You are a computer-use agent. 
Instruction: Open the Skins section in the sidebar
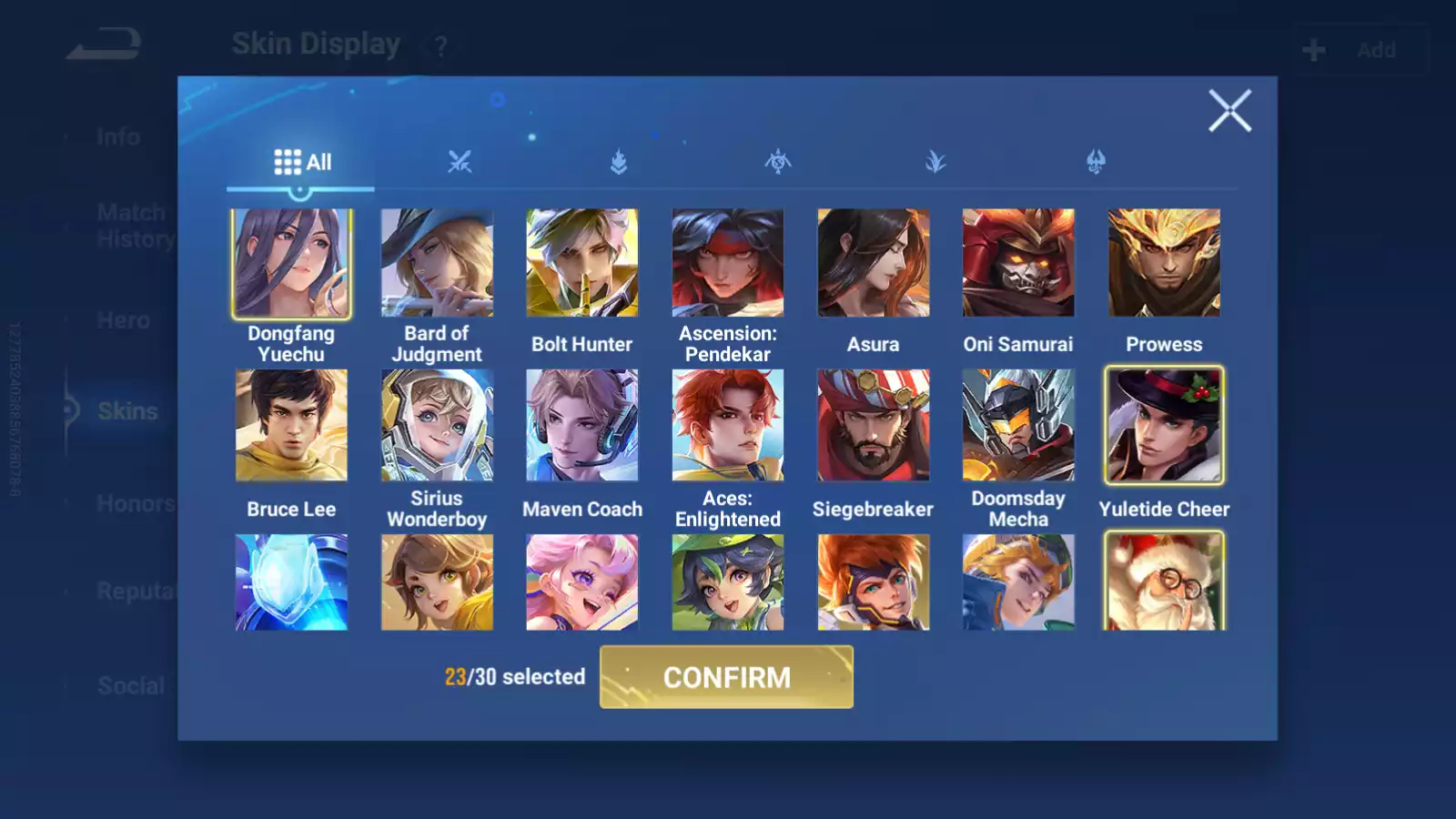pos(127,411)
